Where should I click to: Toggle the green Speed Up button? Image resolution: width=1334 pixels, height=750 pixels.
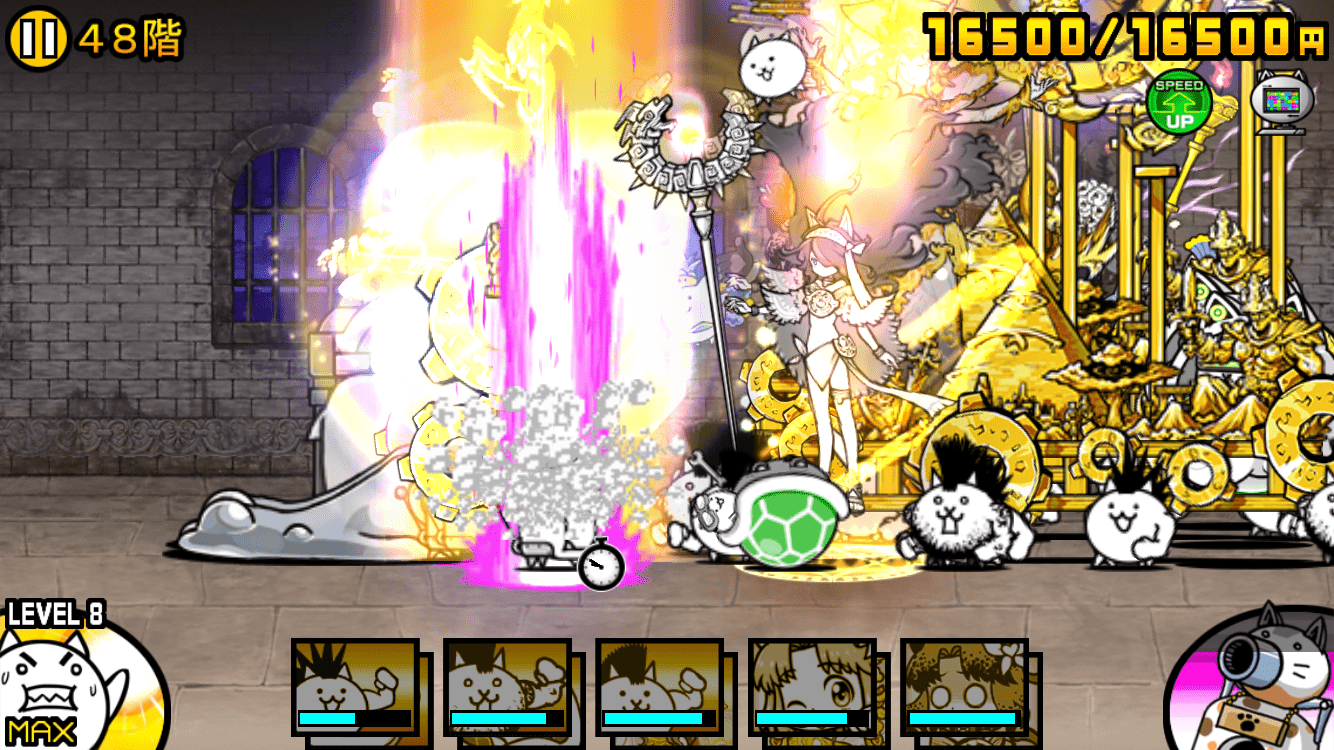[x=1179, y=103]
